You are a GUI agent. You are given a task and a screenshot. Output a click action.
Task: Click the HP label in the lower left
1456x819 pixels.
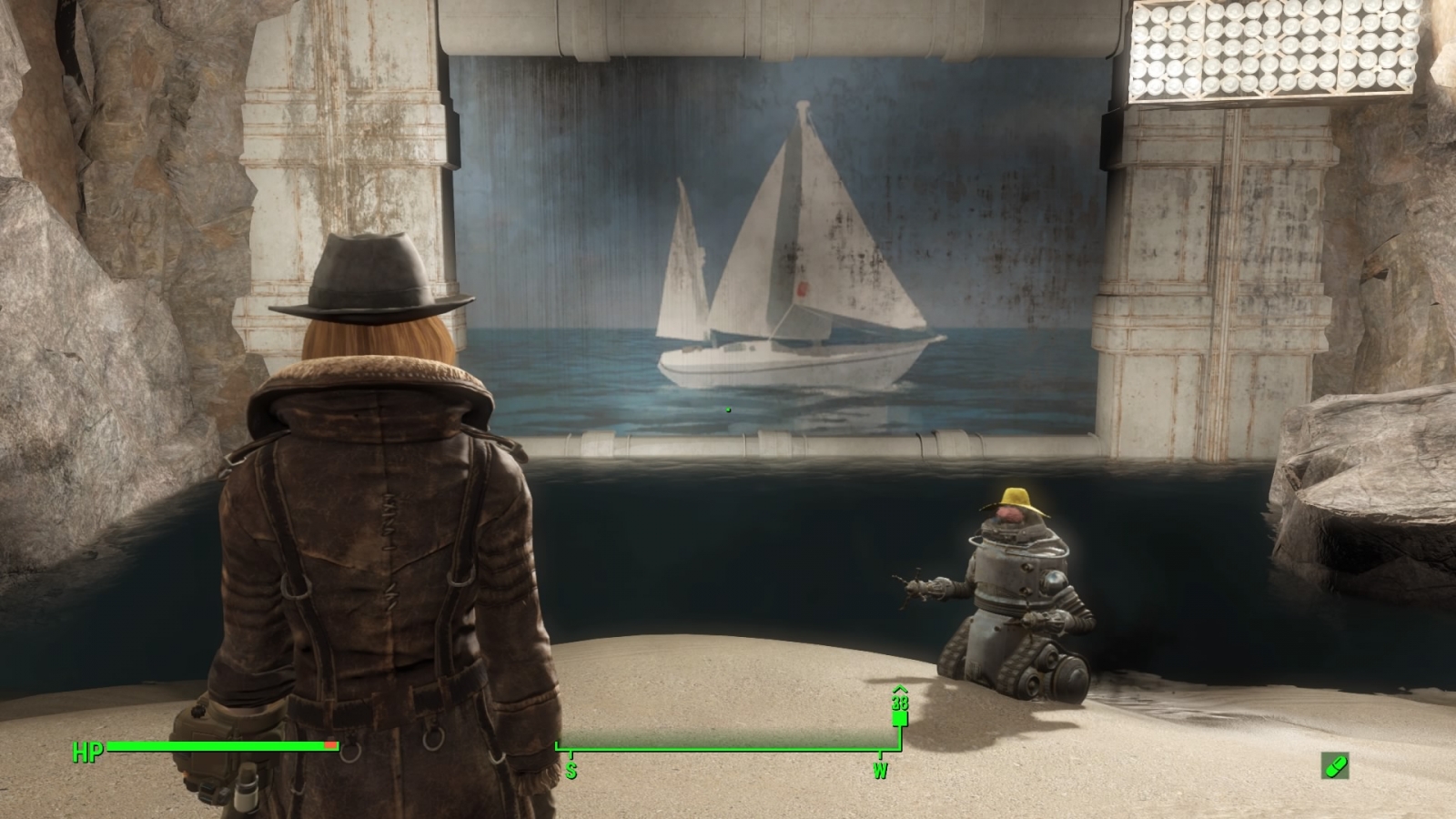(86, 753)
